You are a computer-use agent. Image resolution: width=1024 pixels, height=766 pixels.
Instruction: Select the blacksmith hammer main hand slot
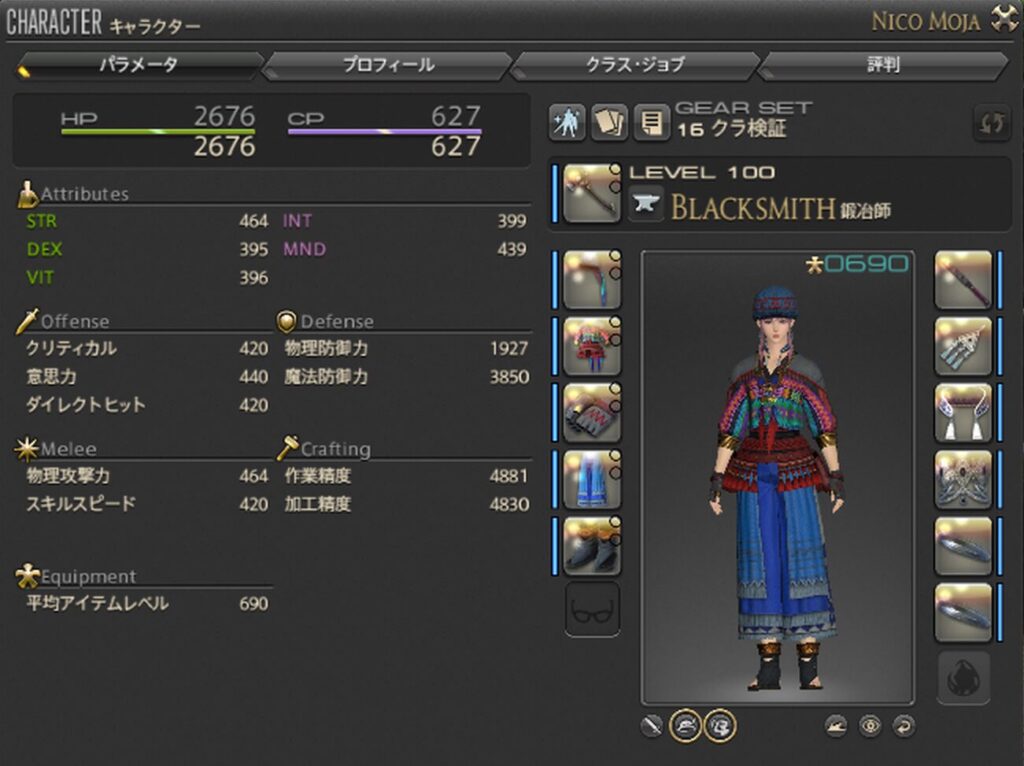592,193
